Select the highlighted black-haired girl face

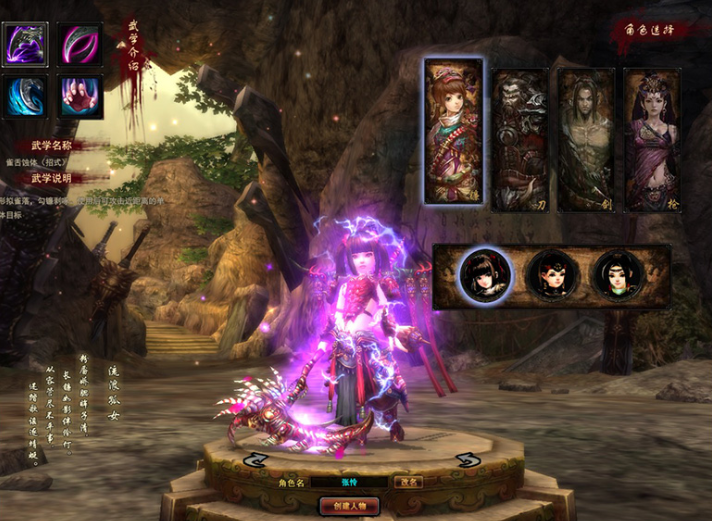485,273
